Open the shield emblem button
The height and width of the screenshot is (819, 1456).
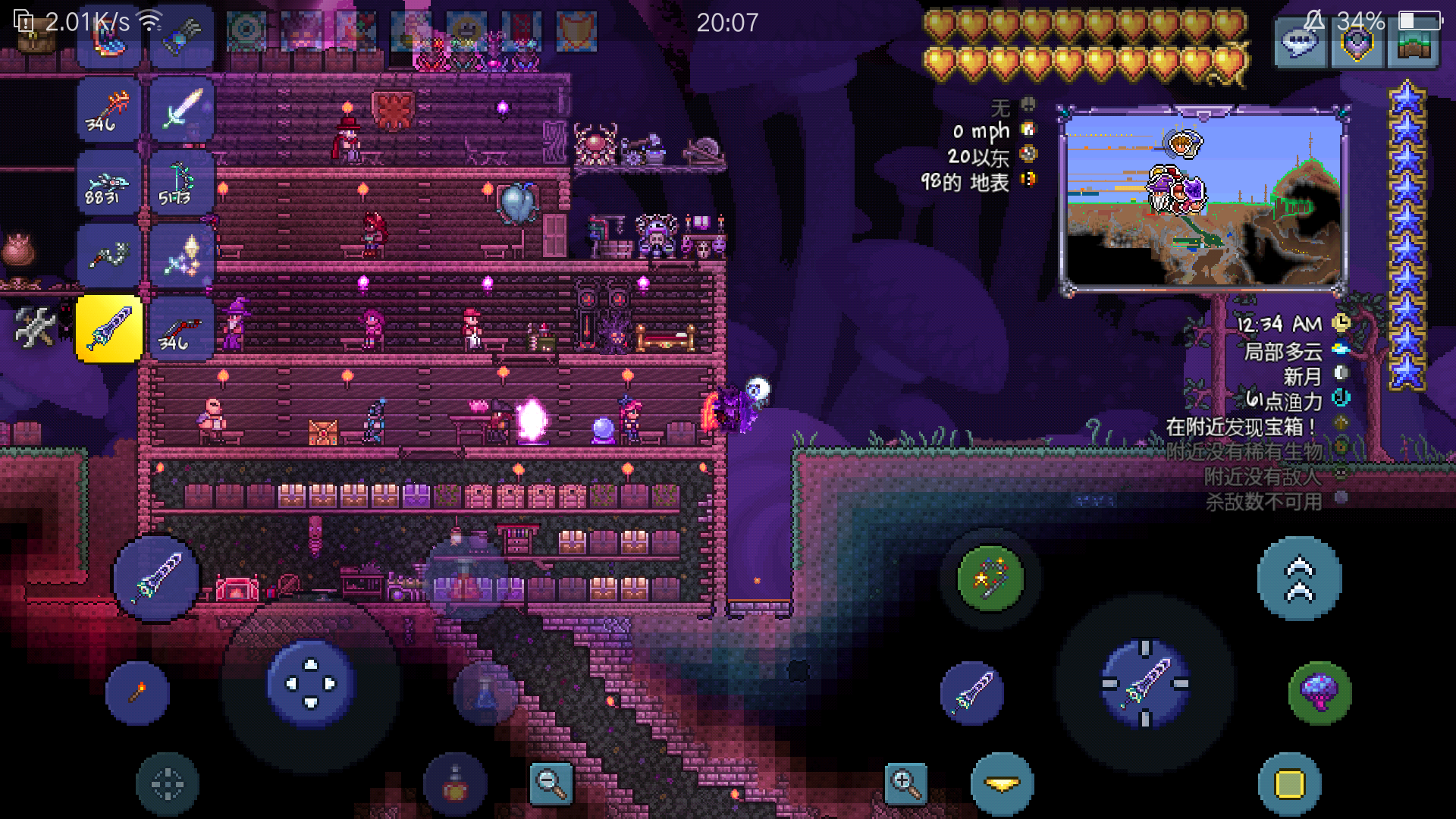point(1357,45)
